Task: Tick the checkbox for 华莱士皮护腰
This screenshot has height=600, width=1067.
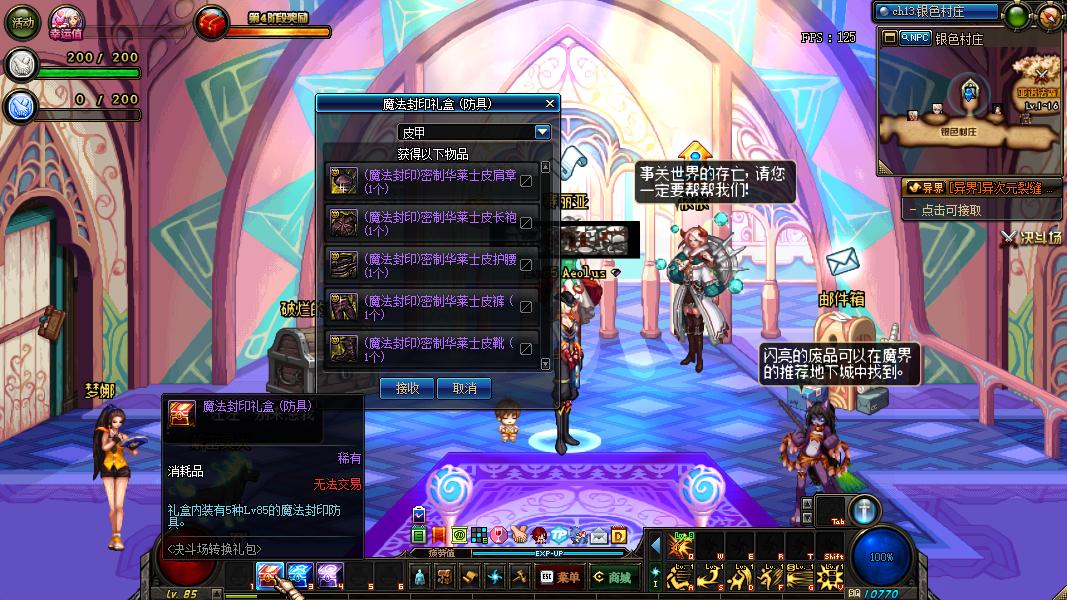Action: point(526,265)
